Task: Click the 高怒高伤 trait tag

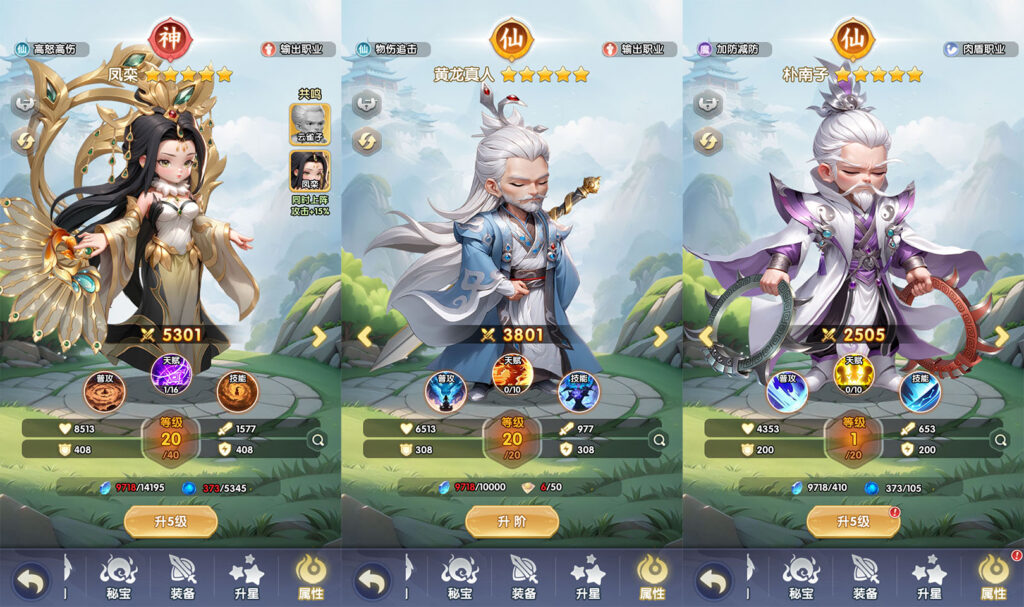Action: point(52,49)
